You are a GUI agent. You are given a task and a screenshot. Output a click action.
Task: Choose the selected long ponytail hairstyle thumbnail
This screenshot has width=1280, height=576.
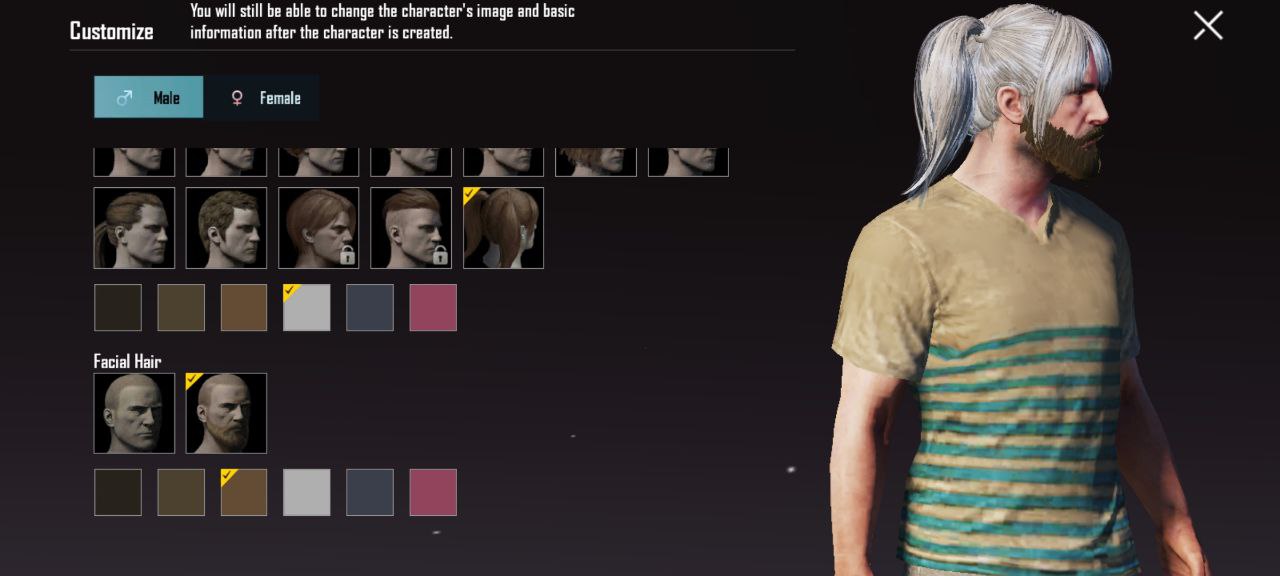pyautogui.click(x=503, y=228)
